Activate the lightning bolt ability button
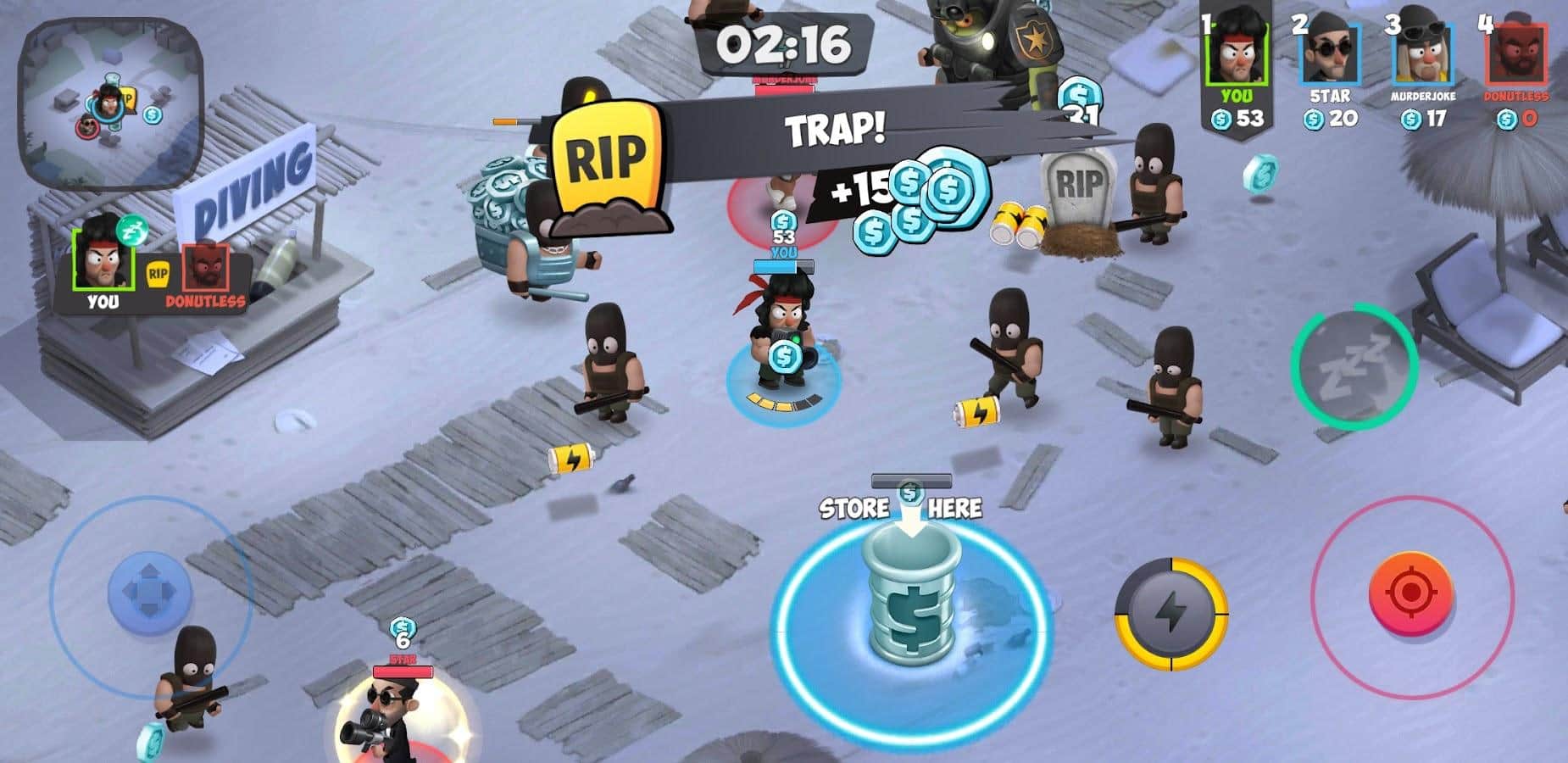 tap(1170, 614)
